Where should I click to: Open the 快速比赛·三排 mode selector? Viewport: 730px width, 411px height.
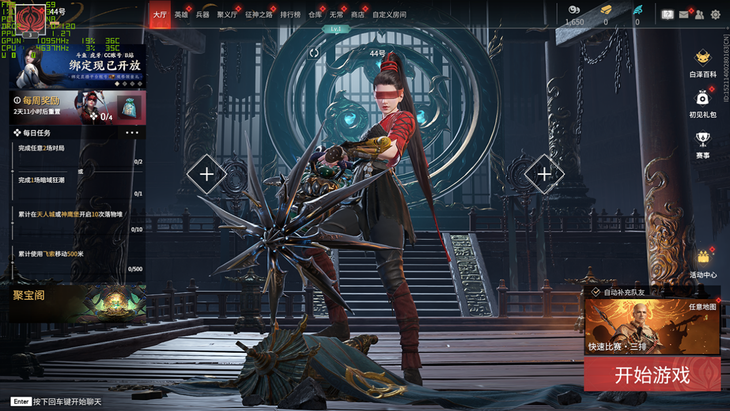tap(651, 326)
